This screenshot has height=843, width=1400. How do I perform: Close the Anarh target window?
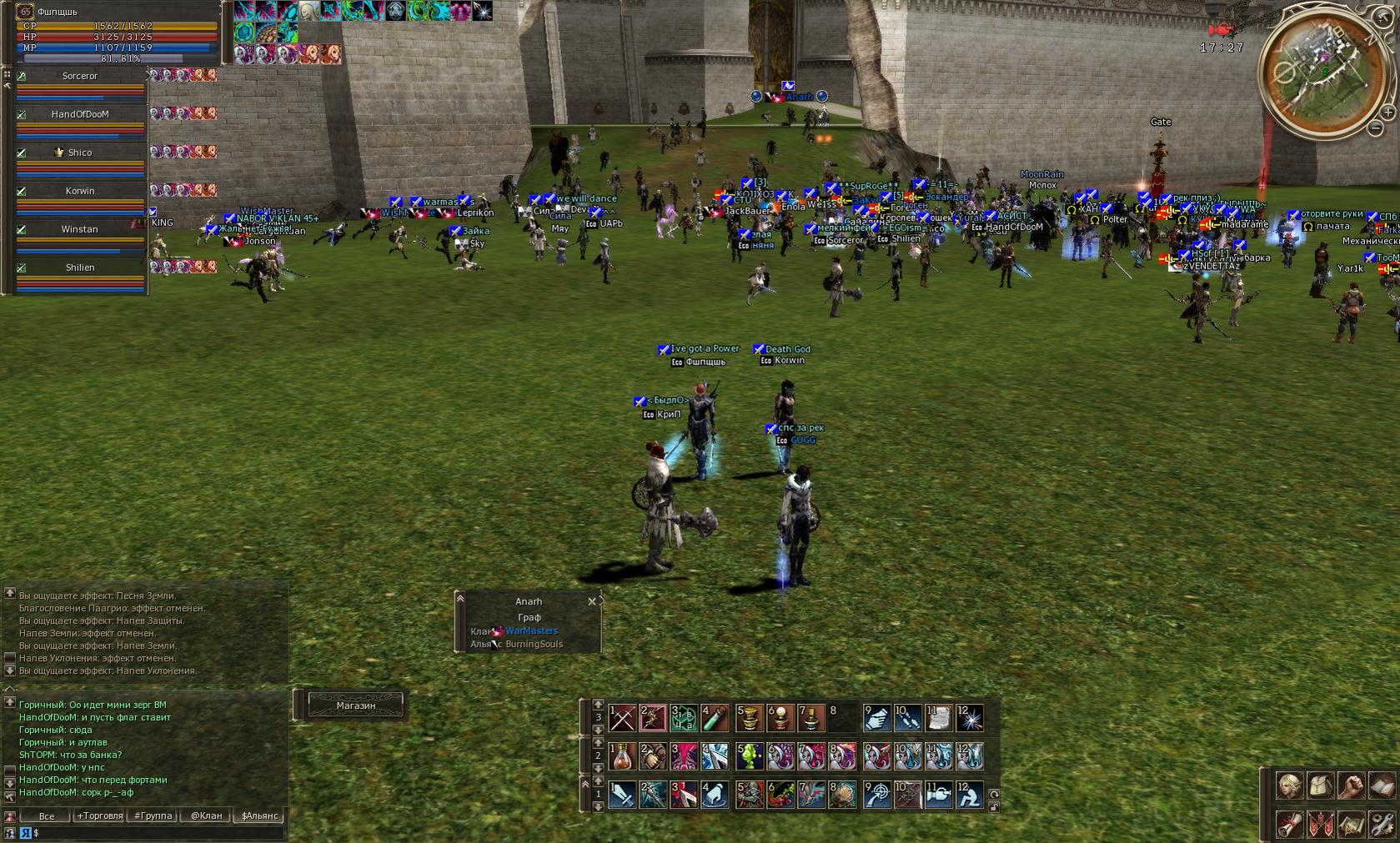[592, 601]
